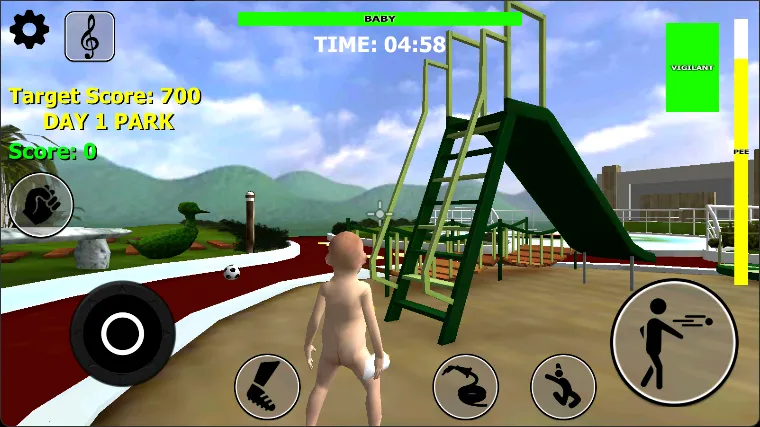Toggle music with the treble clef button
The width and height of the screenshot is (760, 427).
point(89,36)
